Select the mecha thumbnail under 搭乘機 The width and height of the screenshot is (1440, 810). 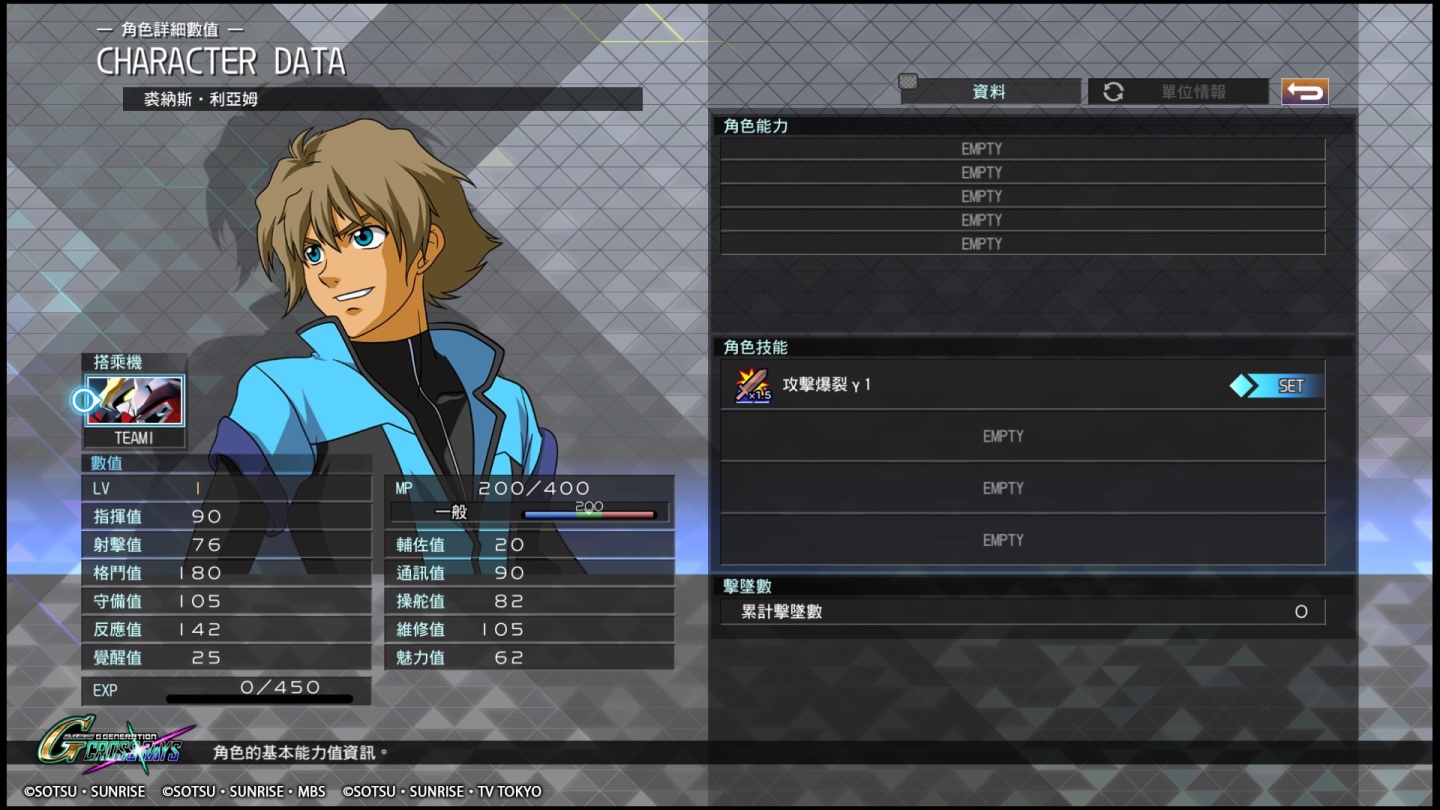[x=135, y=400]
